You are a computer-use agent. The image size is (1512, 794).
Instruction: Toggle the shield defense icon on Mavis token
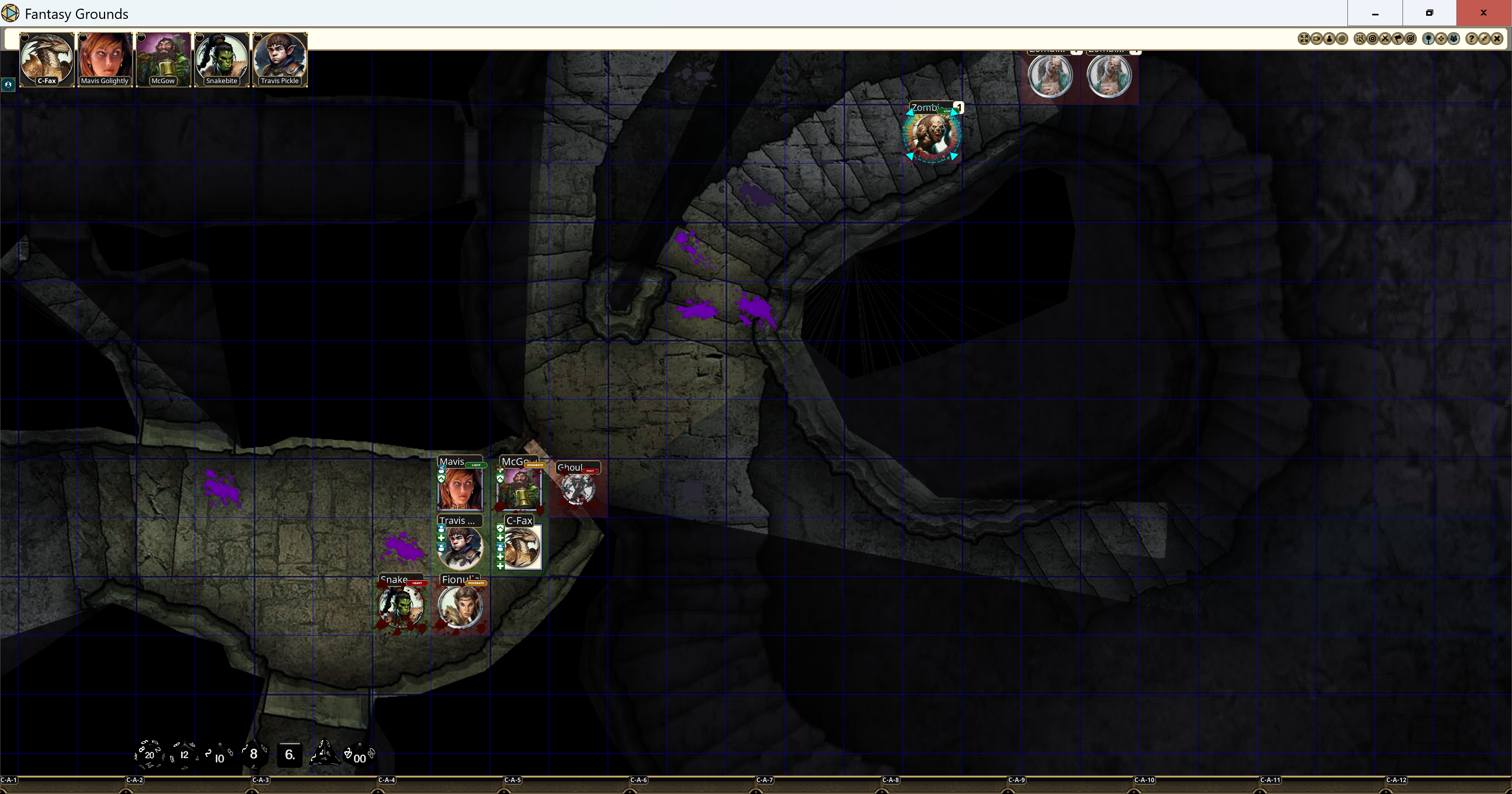pos(441,479)
